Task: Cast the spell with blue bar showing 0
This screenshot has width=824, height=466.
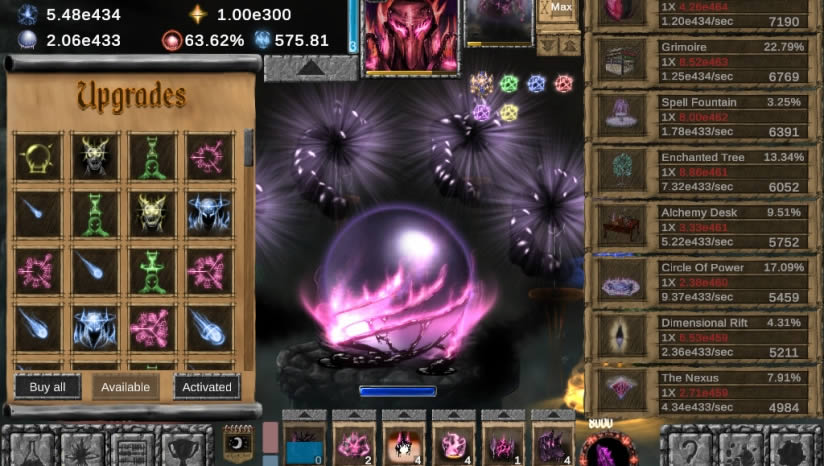Action: tap(304, 442)
